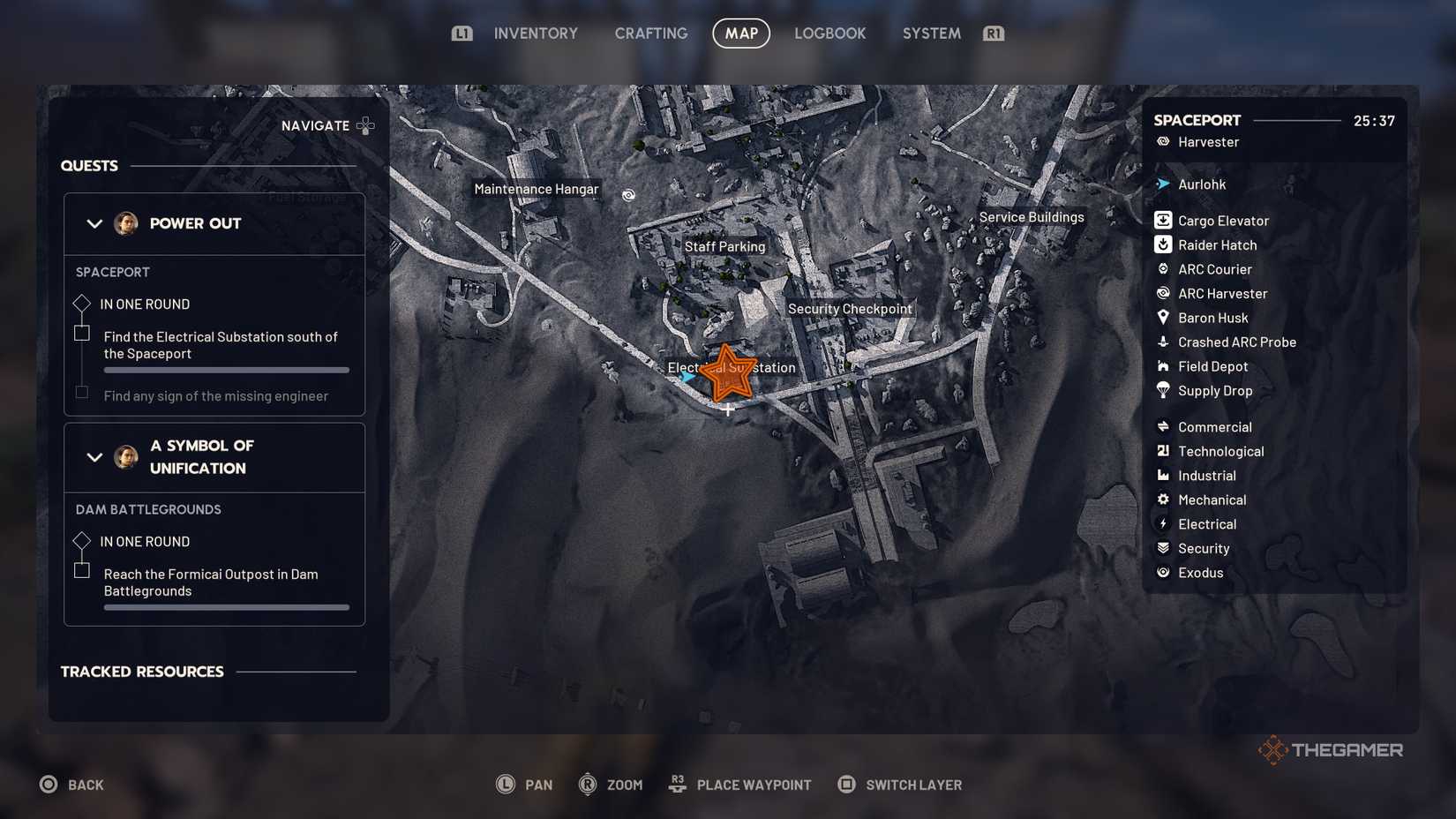Collapse the A Symbol of Unification quest

pos(95,456)
